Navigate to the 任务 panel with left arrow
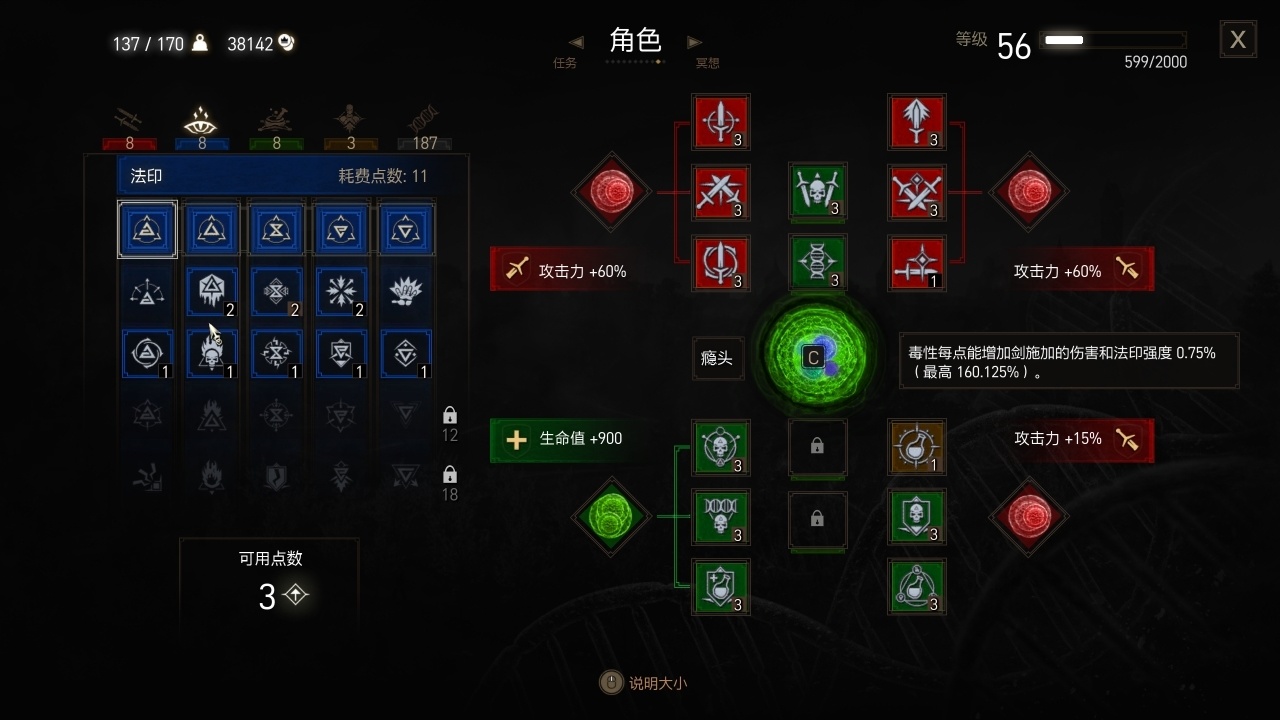Image resolution: width=1280 pixels, height=720 pixels. (575, 42)
